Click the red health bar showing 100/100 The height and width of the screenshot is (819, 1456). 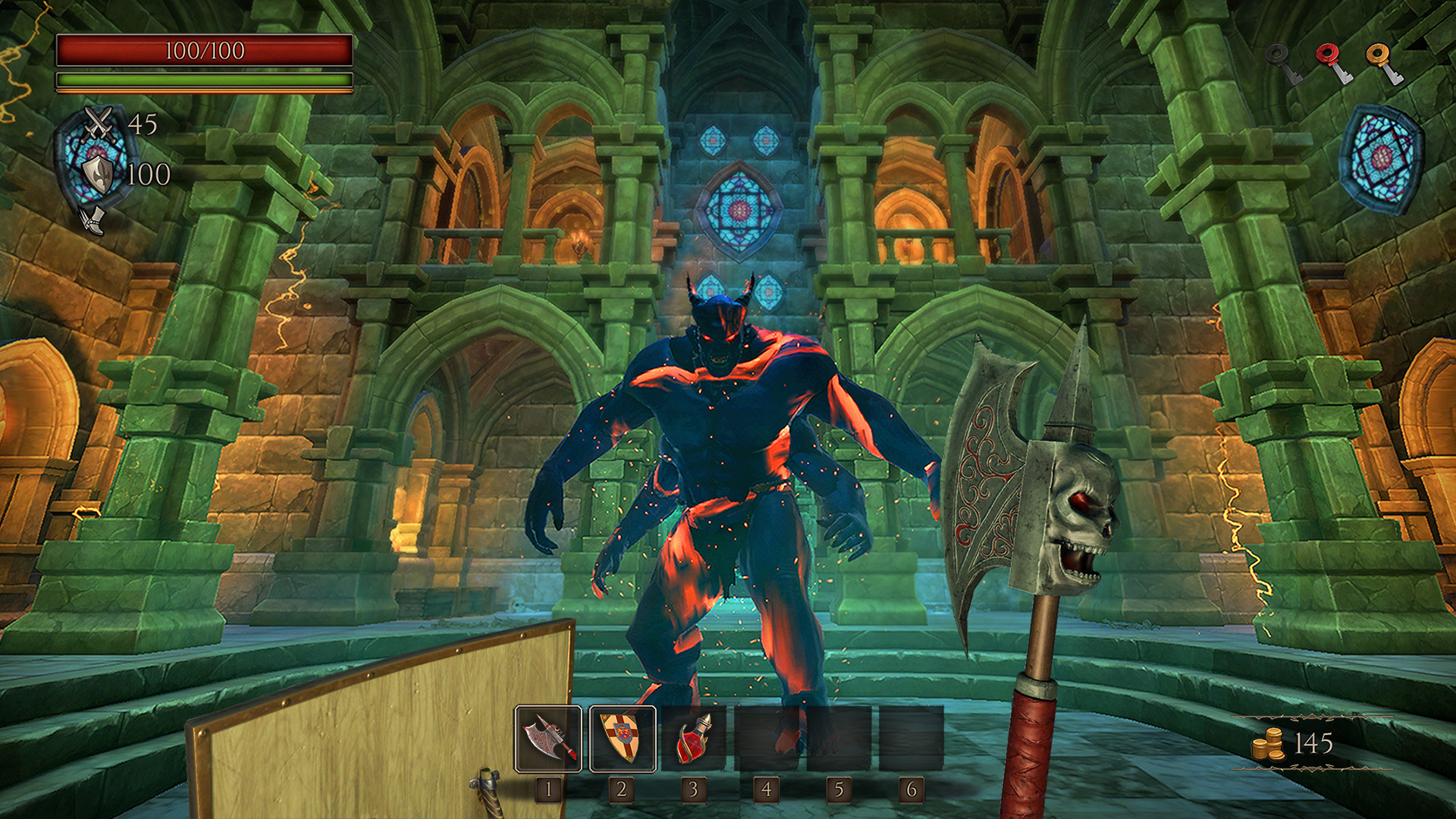tap(203, 52)
